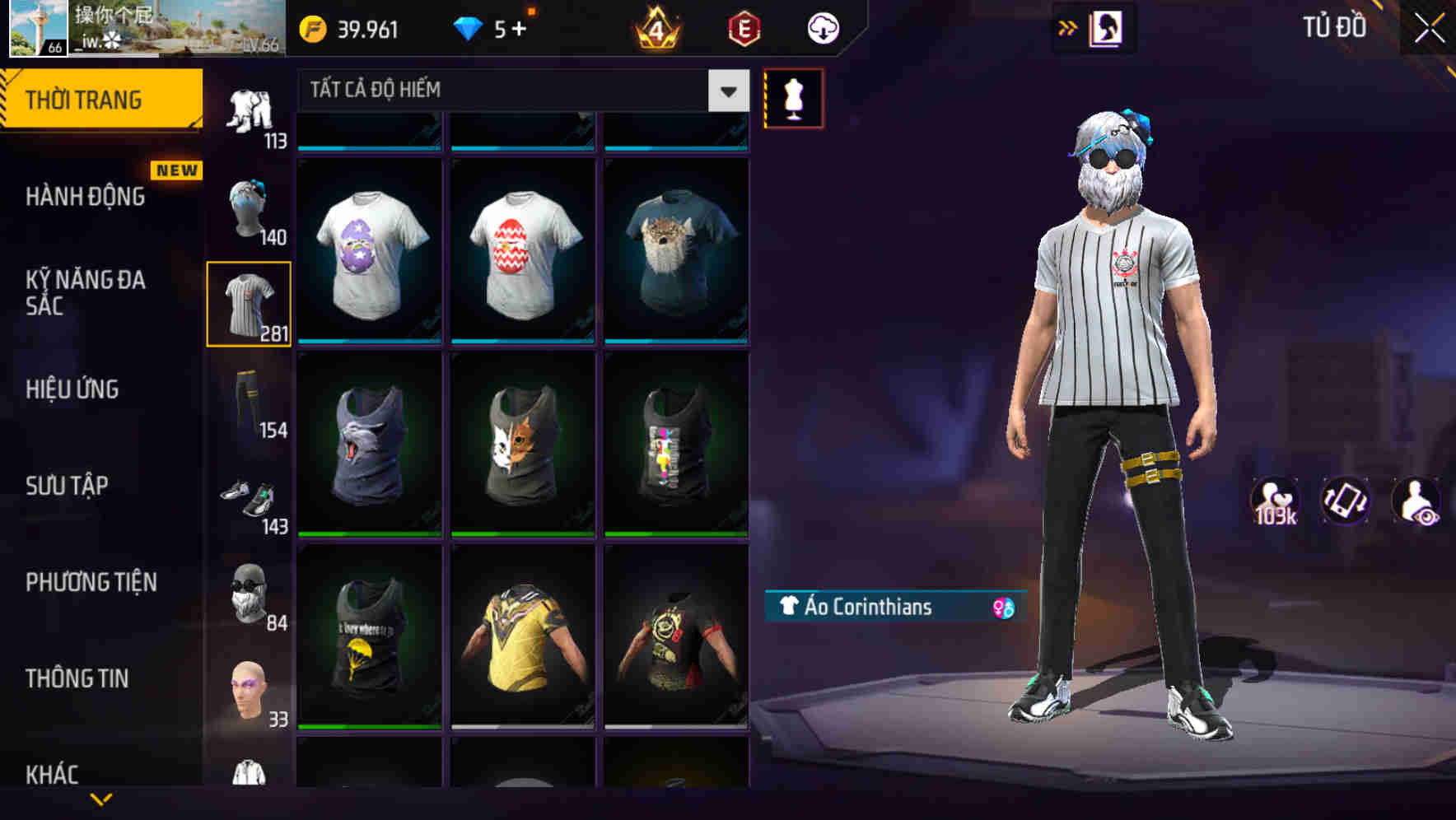Open the rarity filter dropdown TẤT CẢ ĐỘ HIẾM
This screenshot has height=820, width=1456.
(511, 91)
